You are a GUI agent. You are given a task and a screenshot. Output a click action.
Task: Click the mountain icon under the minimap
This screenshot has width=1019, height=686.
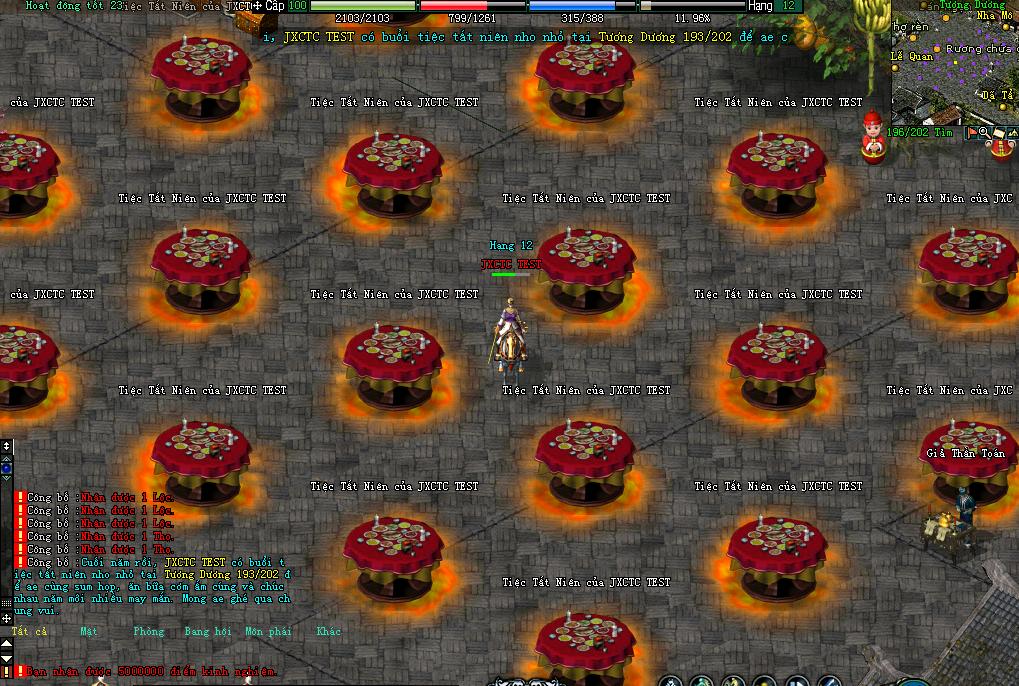pyautogui.click(x=1011, y=132)
